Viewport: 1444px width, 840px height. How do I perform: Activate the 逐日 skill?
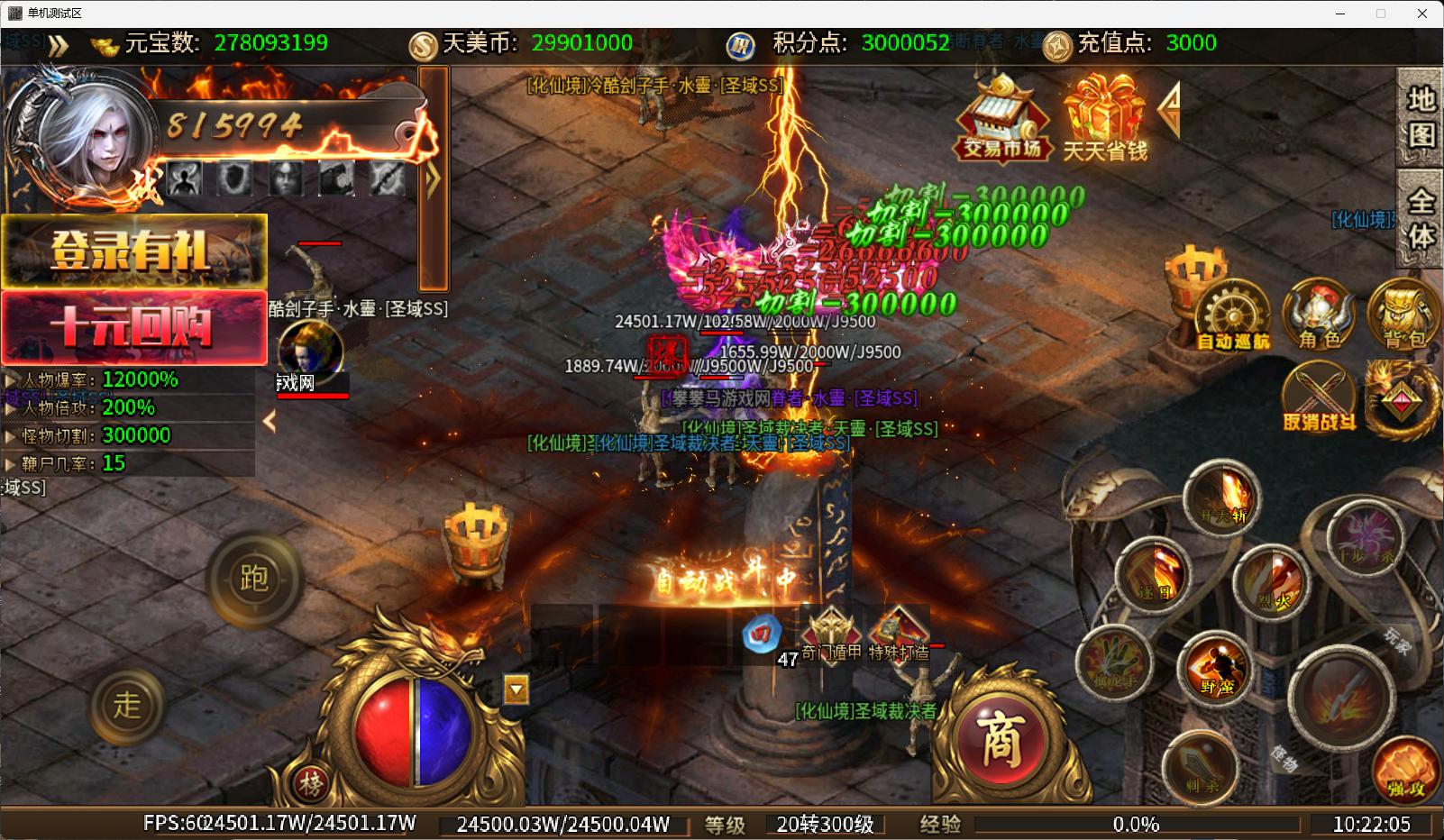[1154, 574]
